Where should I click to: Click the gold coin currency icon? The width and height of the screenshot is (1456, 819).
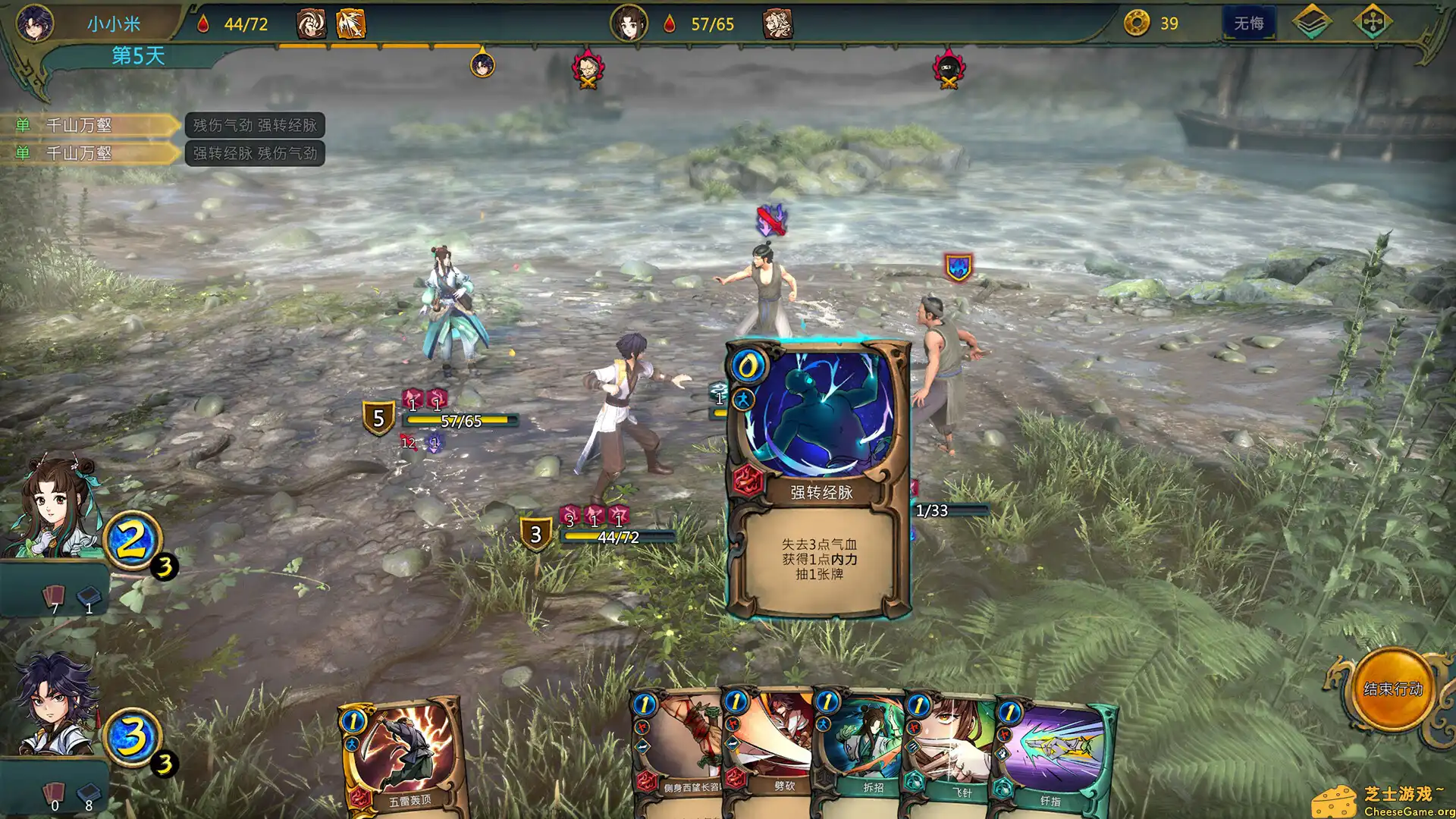1137,24
